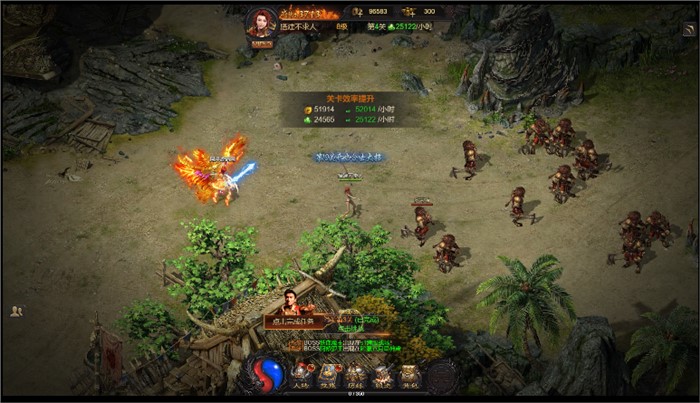Open the treasure chest menu icon
This screenshot has height=403, width=700.
(410, 376)
